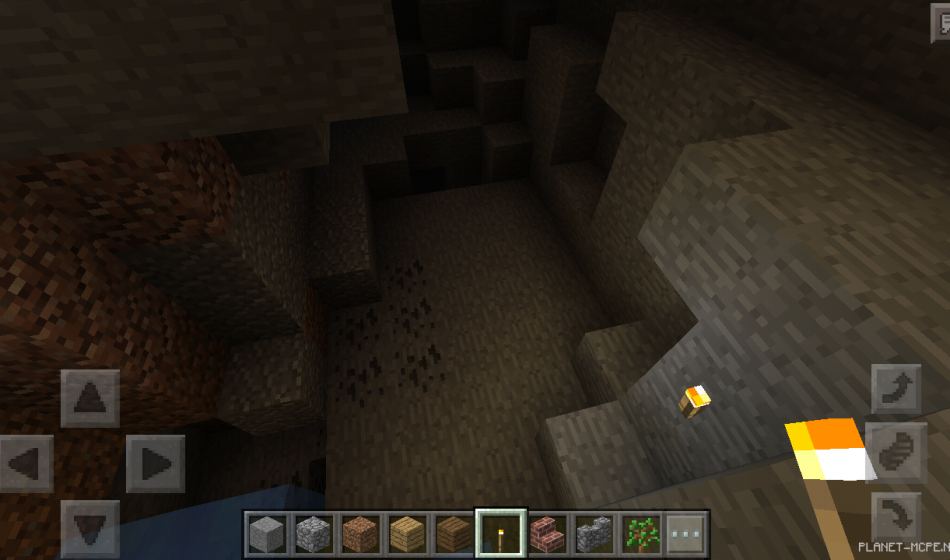This screenshot has width=950, height=560.
Task: Choose the brick stairs slot
Action: click(x=546, y=533)
